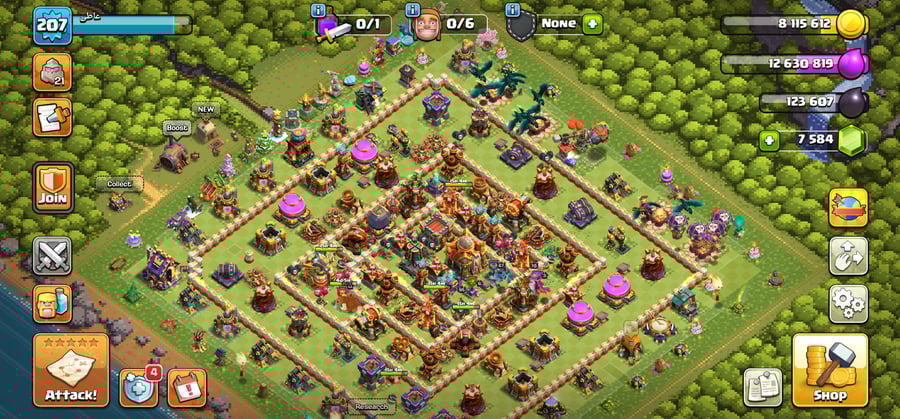Open the globe with ribbon icon
The width and height of the screenshot is (900, 419).
pos(847,208)
